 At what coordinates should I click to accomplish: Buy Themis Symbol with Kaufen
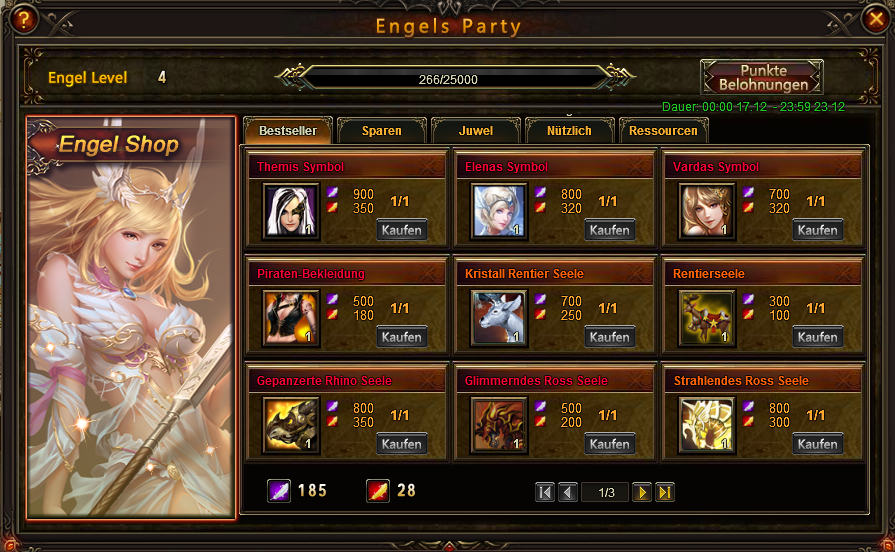pos(402,230)
